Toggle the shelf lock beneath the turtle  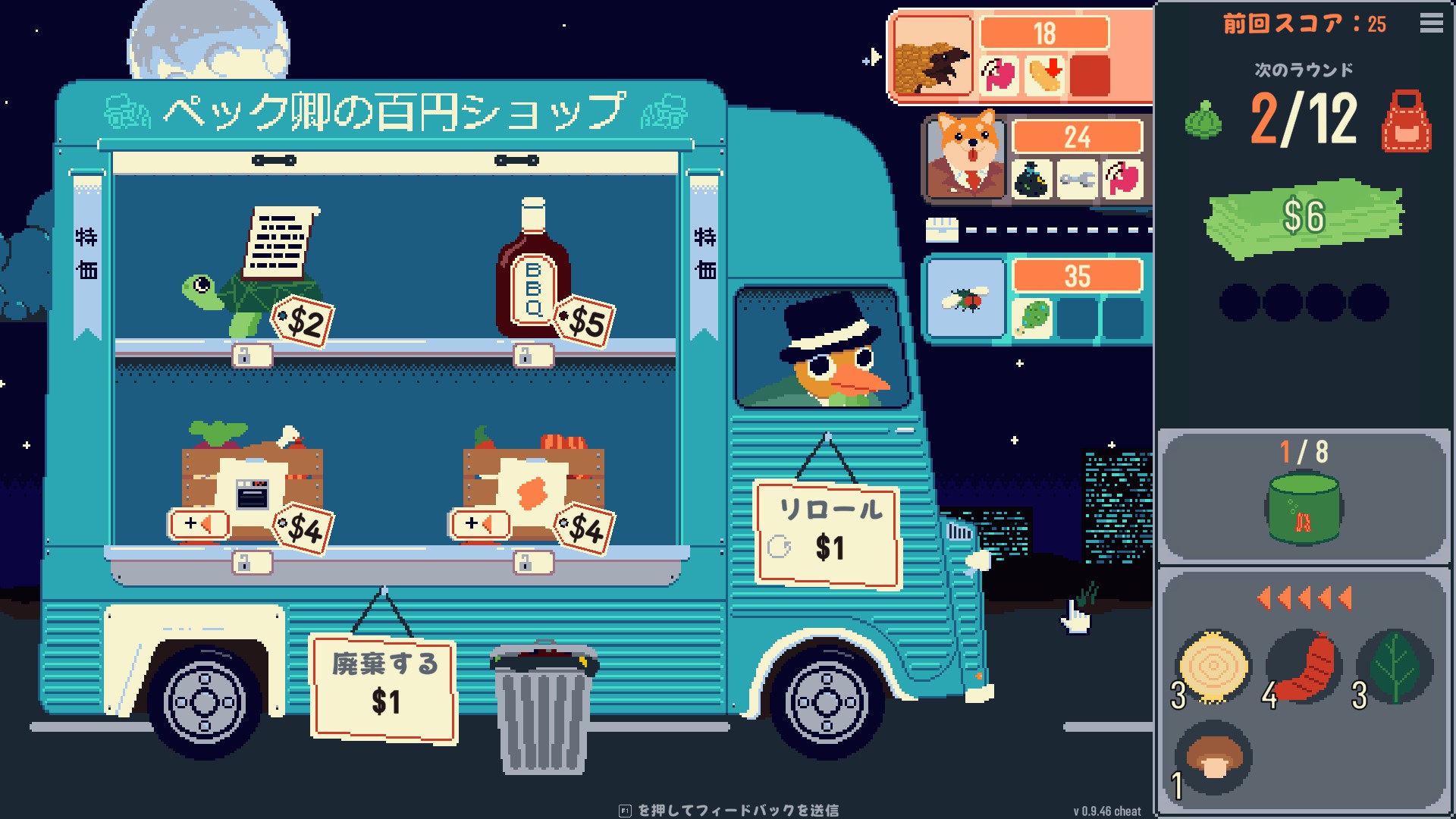251,356
